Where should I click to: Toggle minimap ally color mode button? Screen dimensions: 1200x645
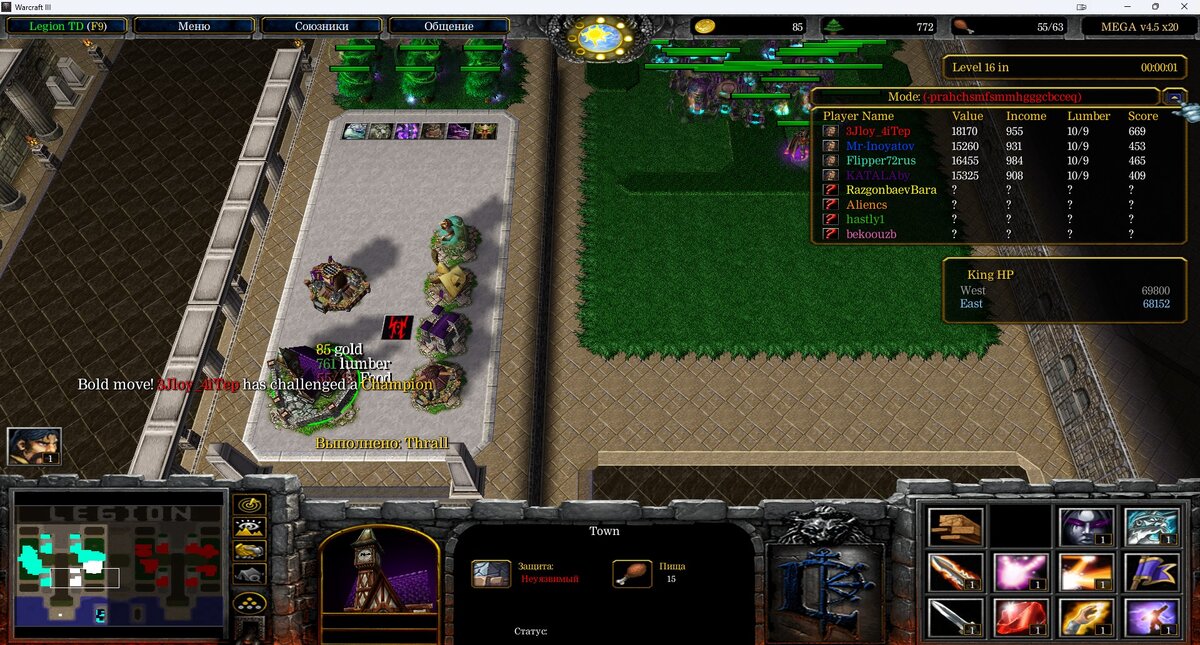coord(248,551)
